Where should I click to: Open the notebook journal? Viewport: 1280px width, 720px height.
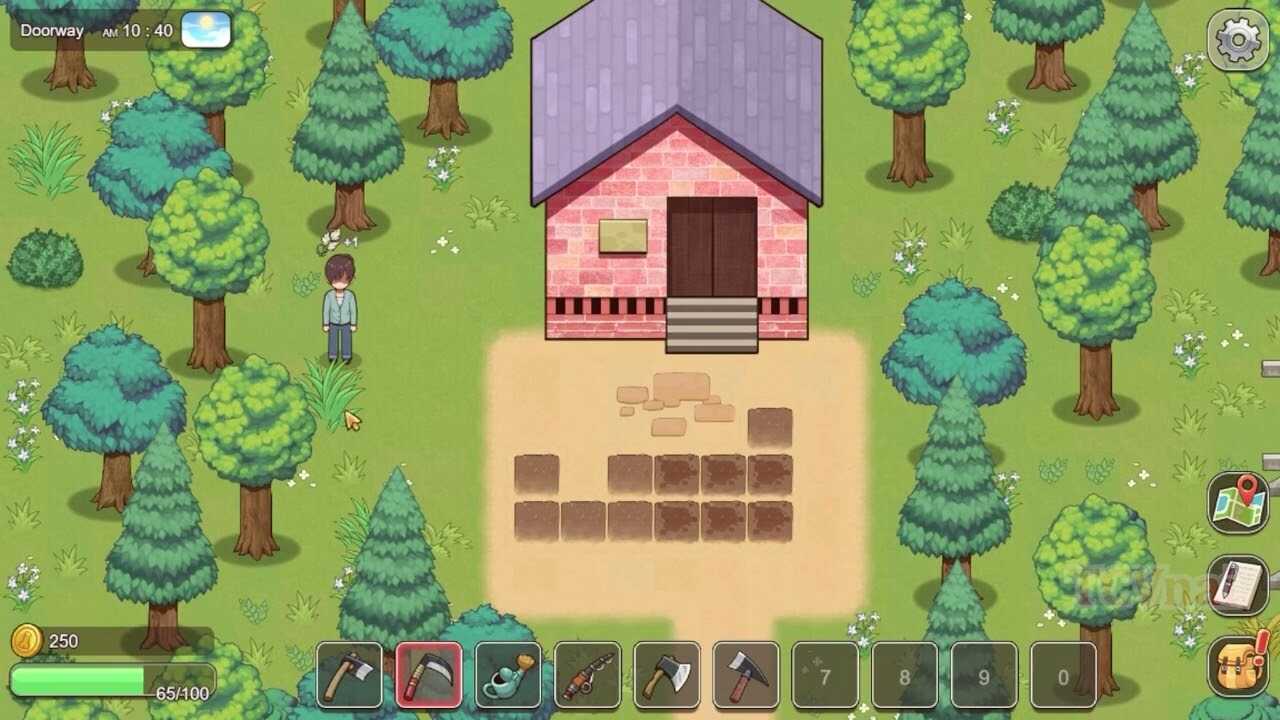tap(1238, 585)
